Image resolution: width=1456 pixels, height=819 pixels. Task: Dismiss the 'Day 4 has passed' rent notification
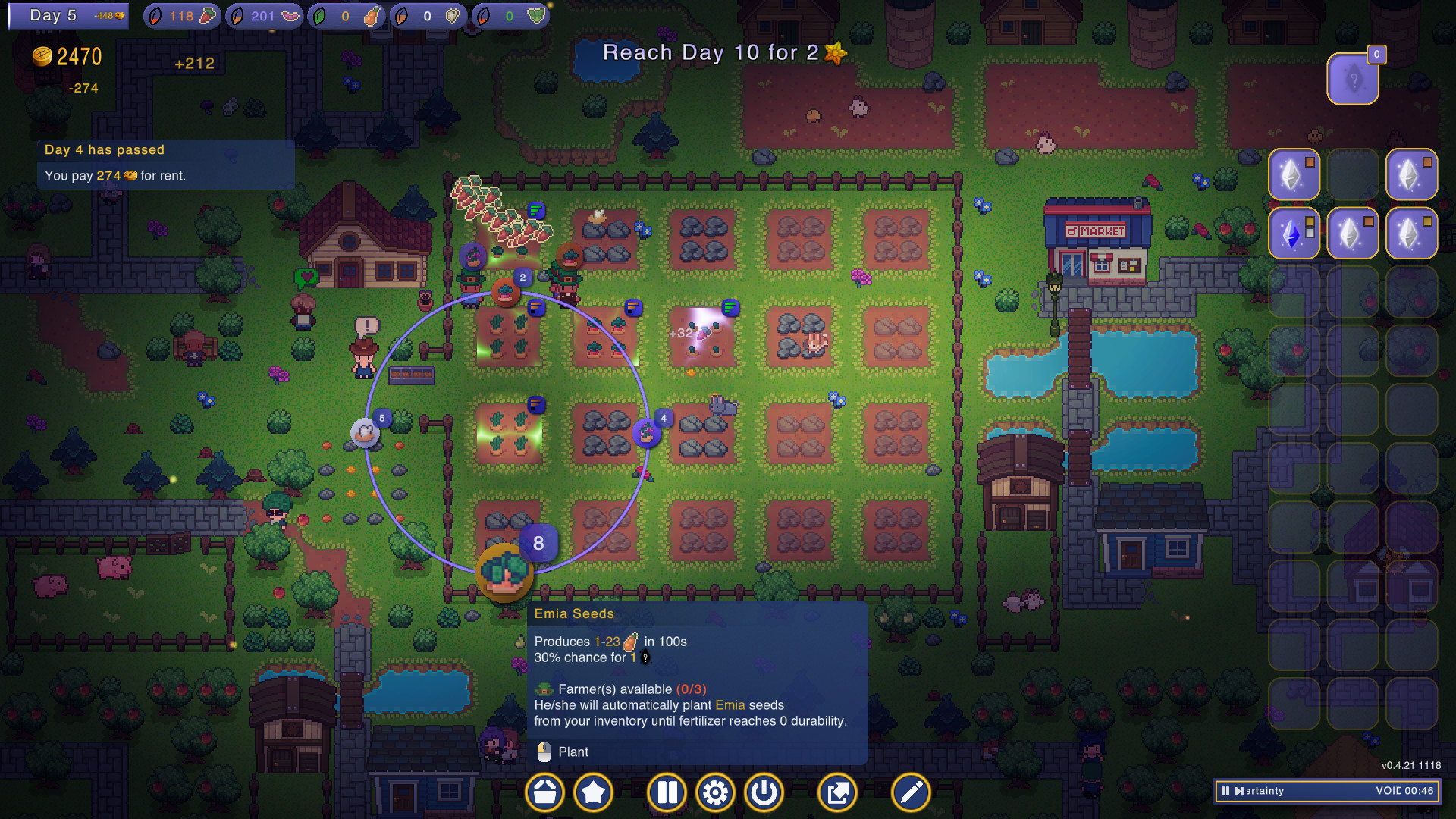pos(165,163)
